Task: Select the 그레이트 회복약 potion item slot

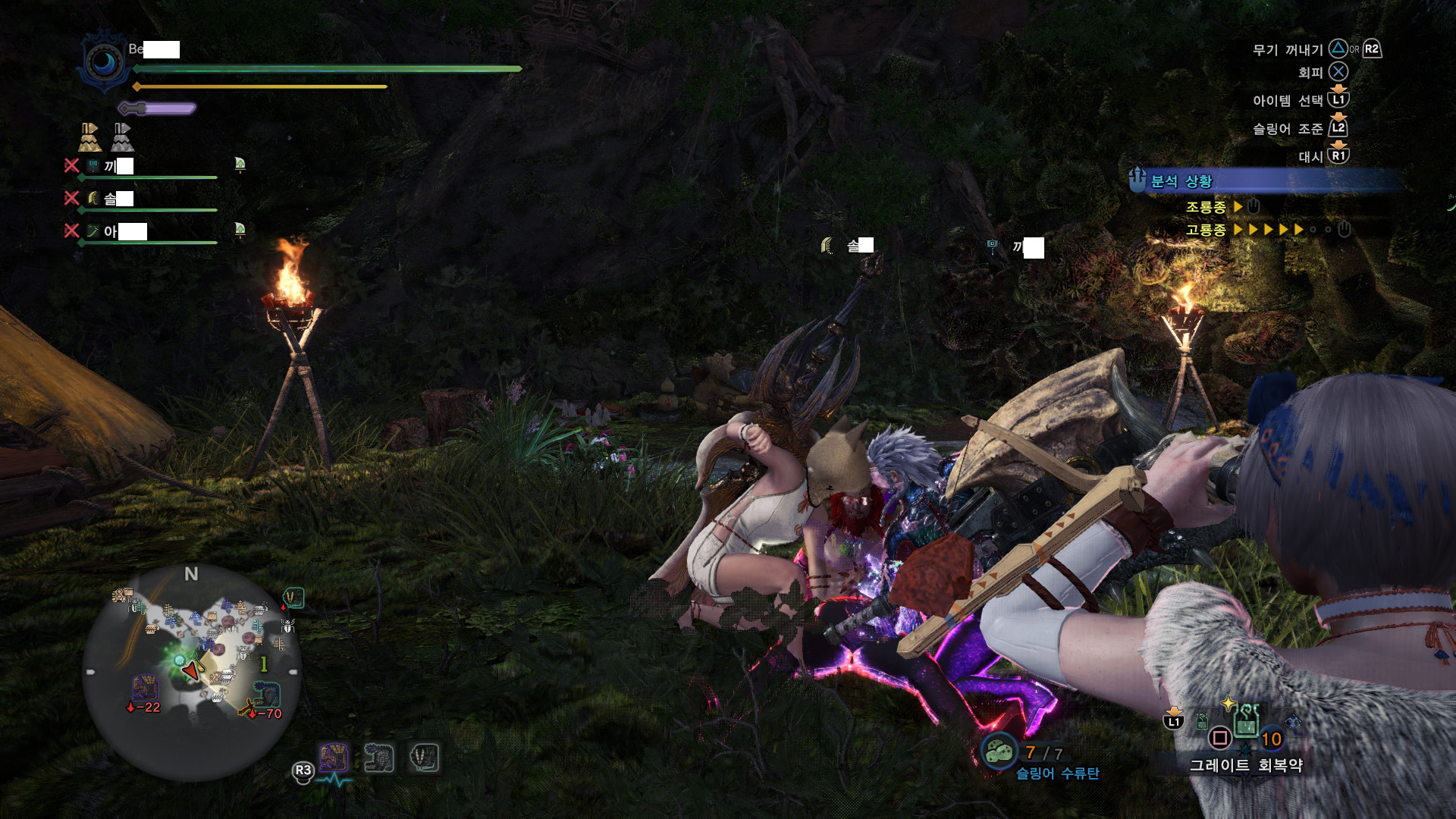Action: 1246,722
